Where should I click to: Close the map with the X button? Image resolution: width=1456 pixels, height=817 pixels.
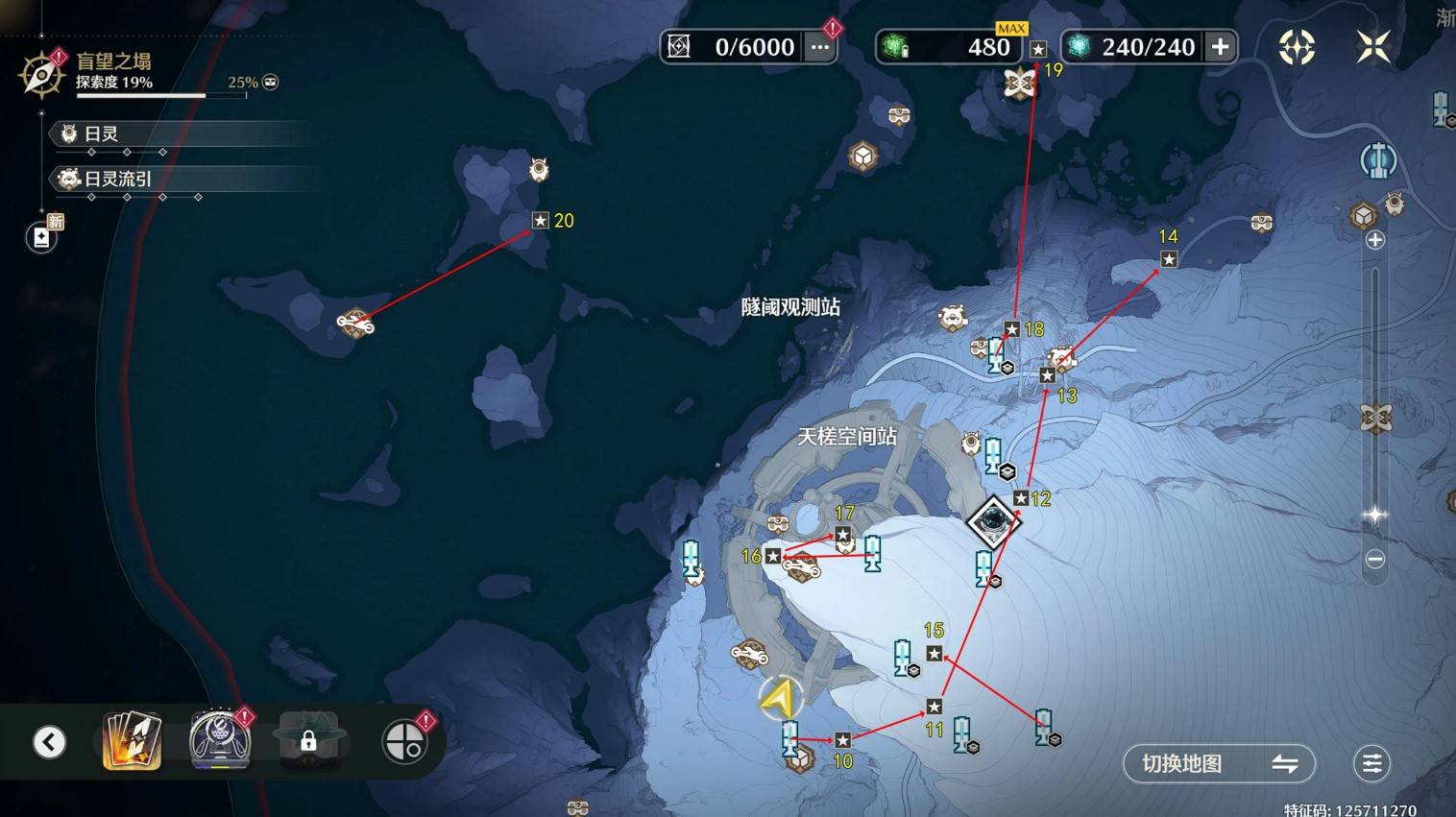coord(1372,46)
